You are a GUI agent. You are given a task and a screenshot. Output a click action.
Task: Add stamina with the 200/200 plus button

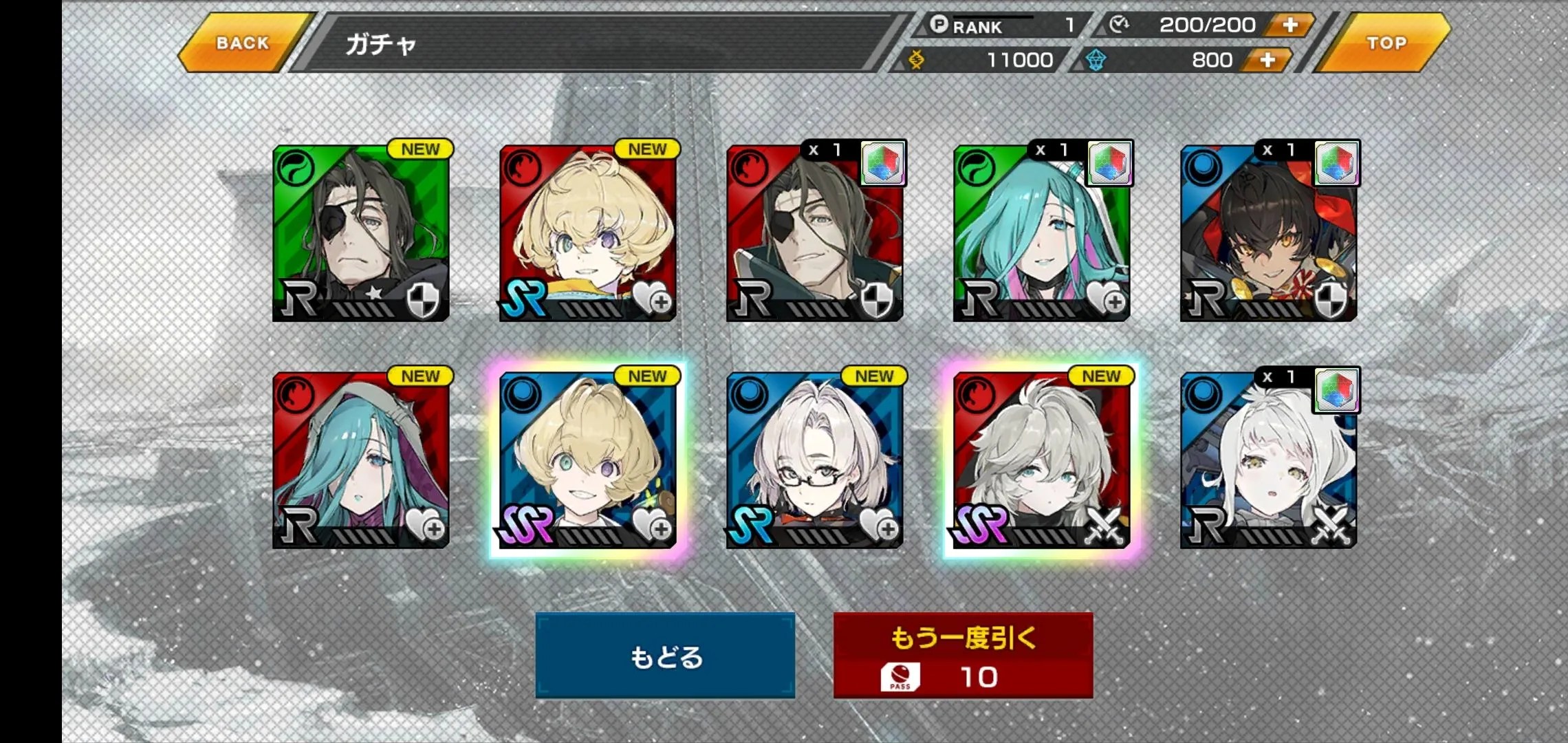(1290, 25)
